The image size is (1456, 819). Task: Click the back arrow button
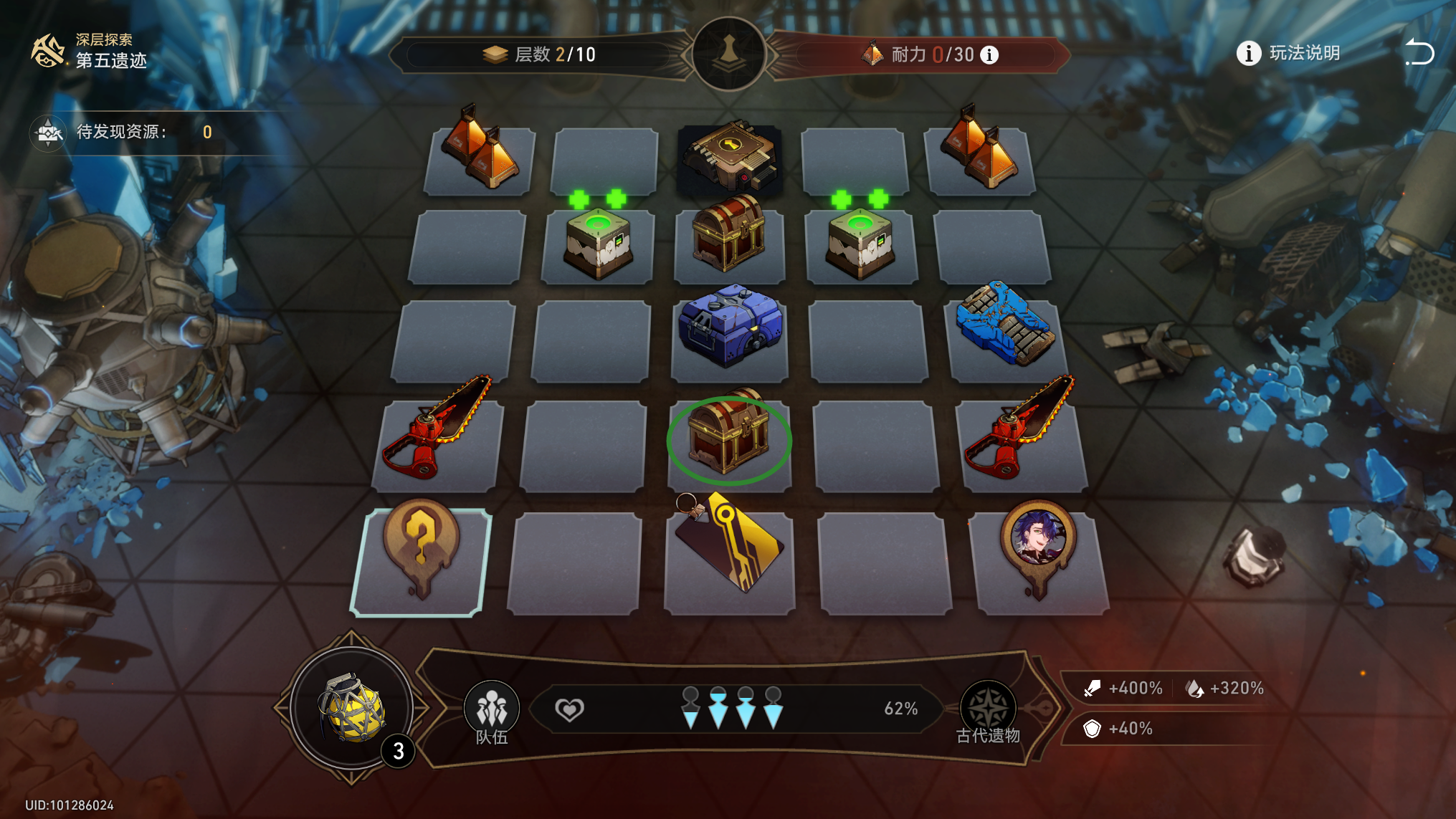1419,54
